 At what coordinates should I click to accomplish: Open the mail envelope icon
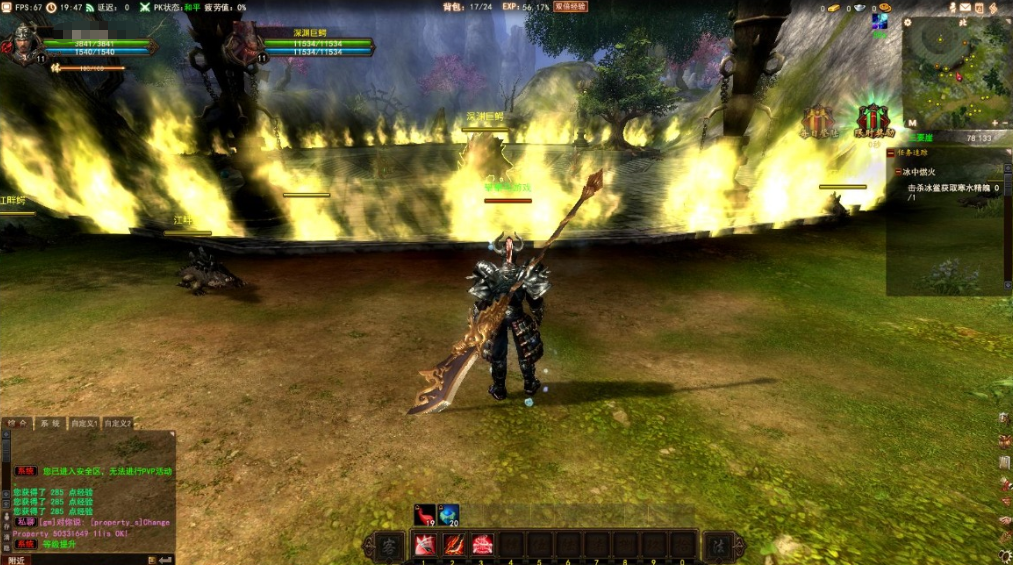[965, 7]
